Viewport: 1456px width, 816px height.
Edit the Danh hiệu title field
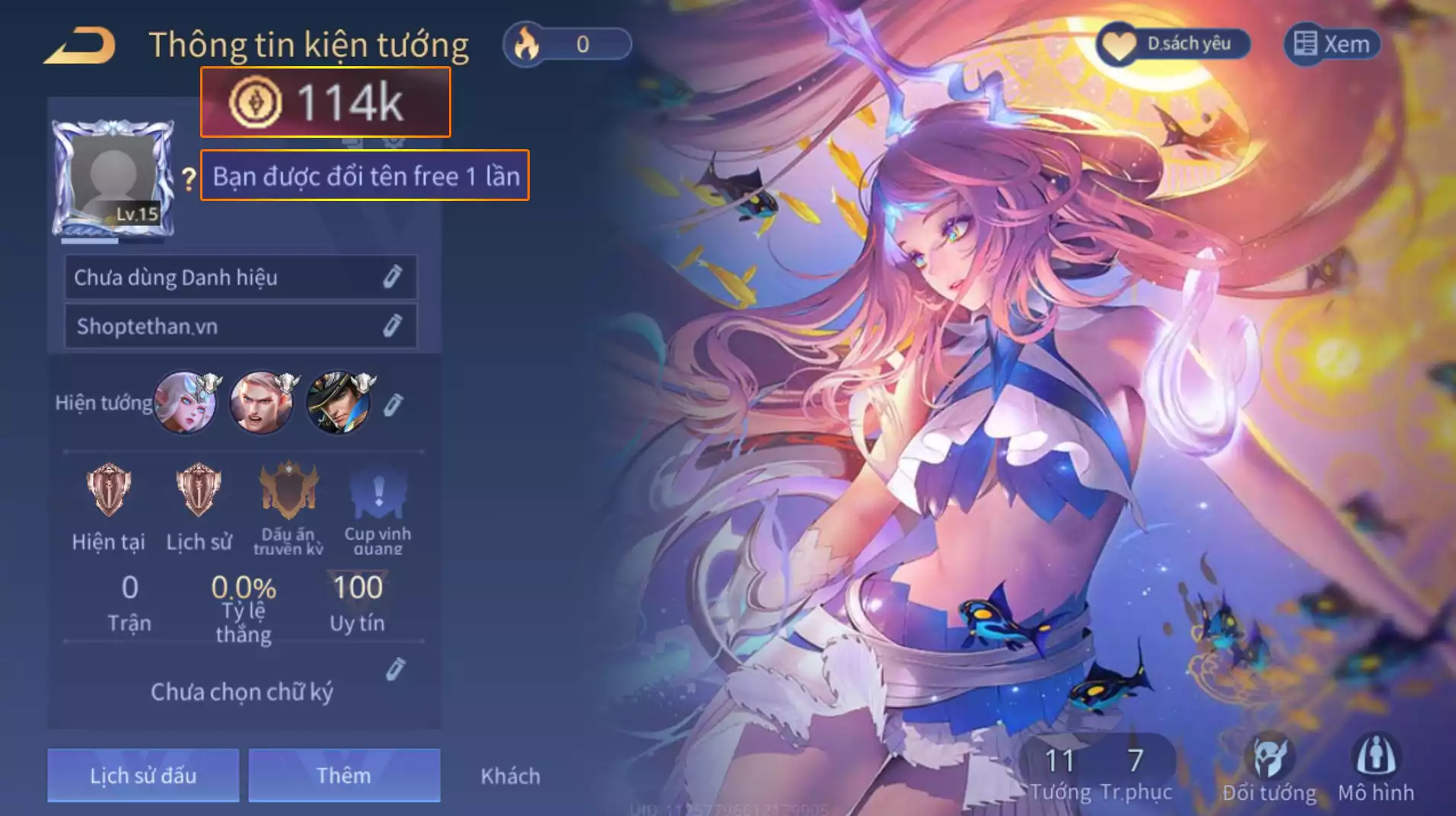point(392,277)
